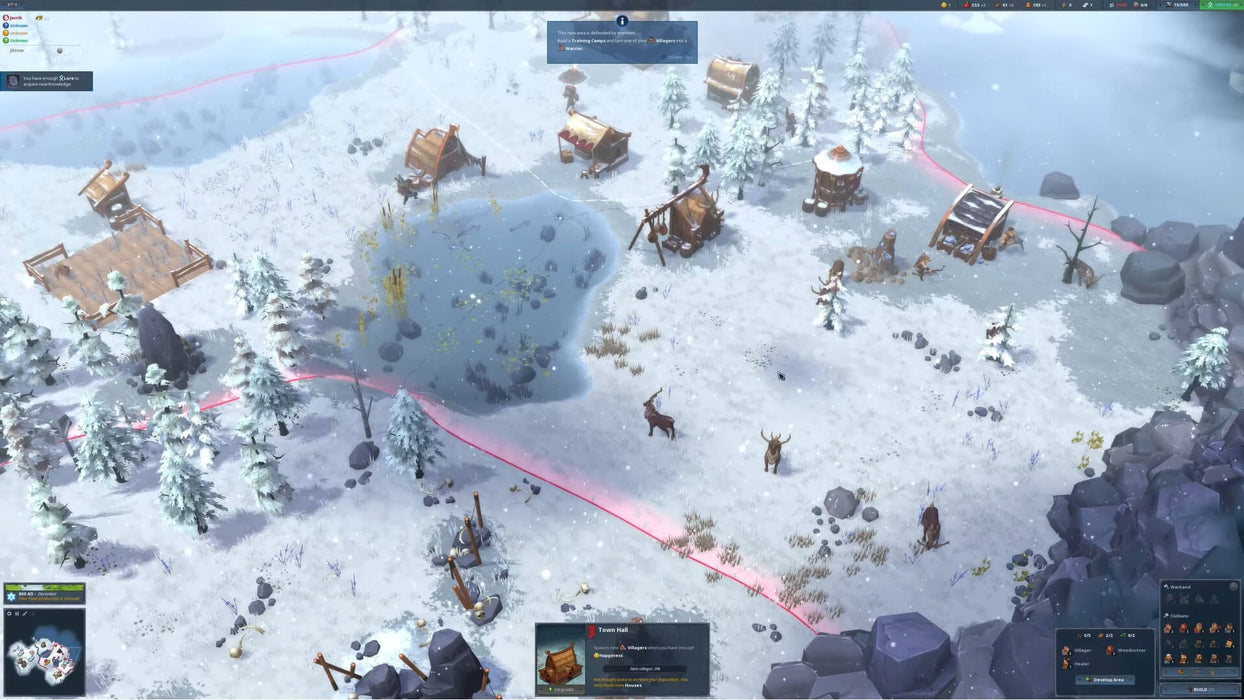
Task: Open the Build menu
Action: (1200, 690)
